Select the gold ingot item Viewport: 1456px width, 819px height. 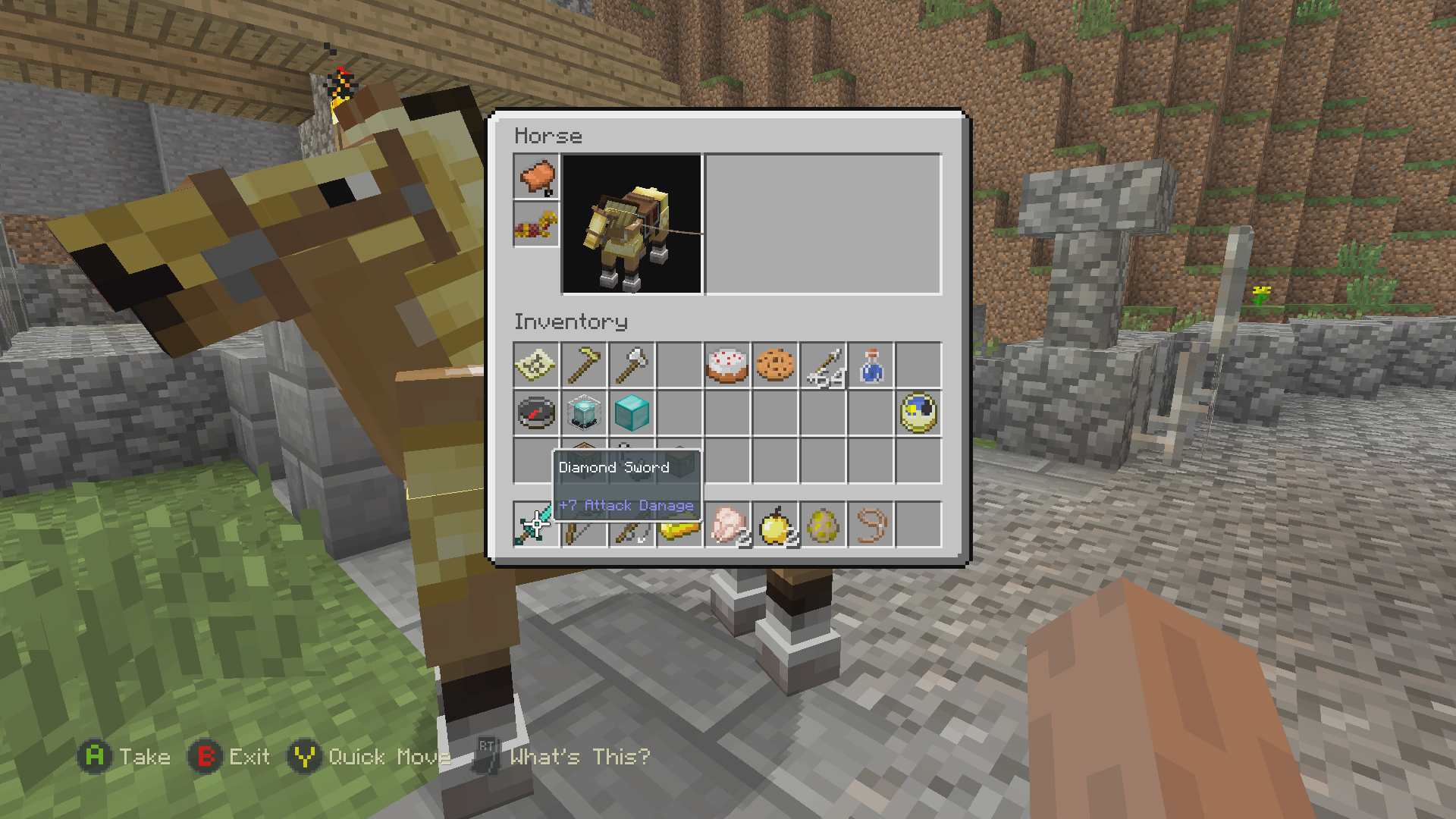click(x=680, y=523)
